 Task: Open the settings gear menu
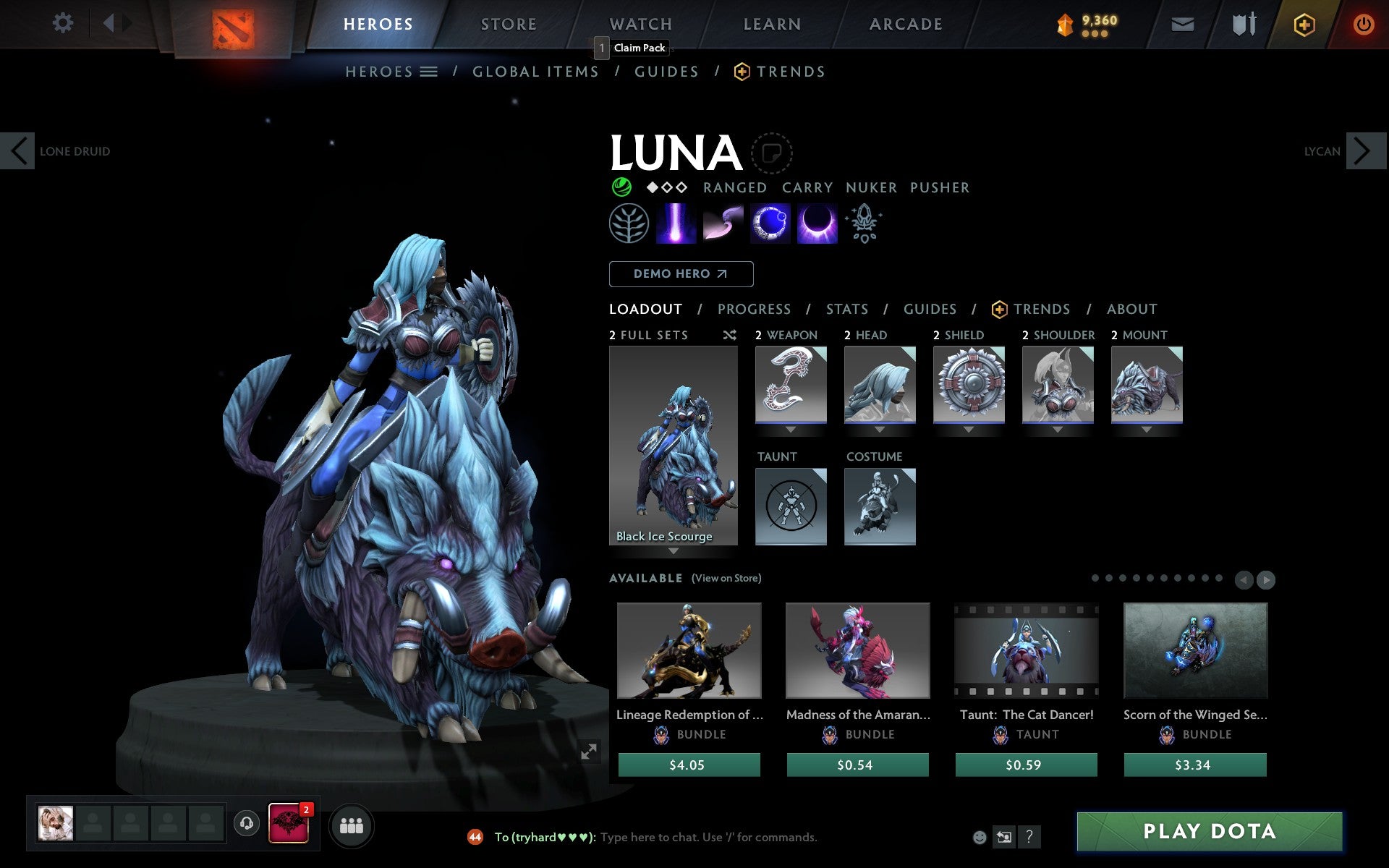pyautogui.click(x=63, y=23)
